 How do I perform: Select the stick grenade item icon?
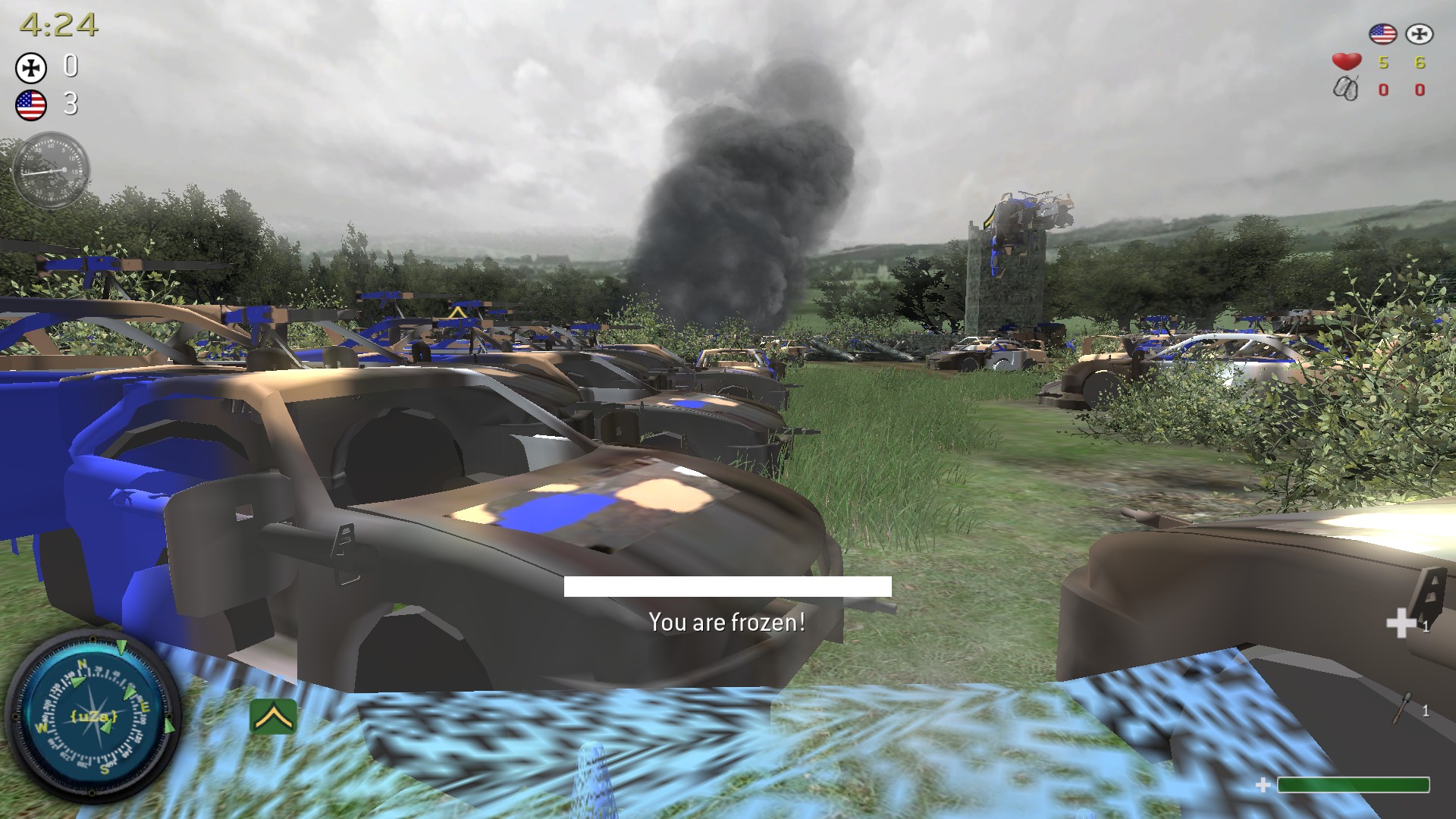[x=1404, y=709]
